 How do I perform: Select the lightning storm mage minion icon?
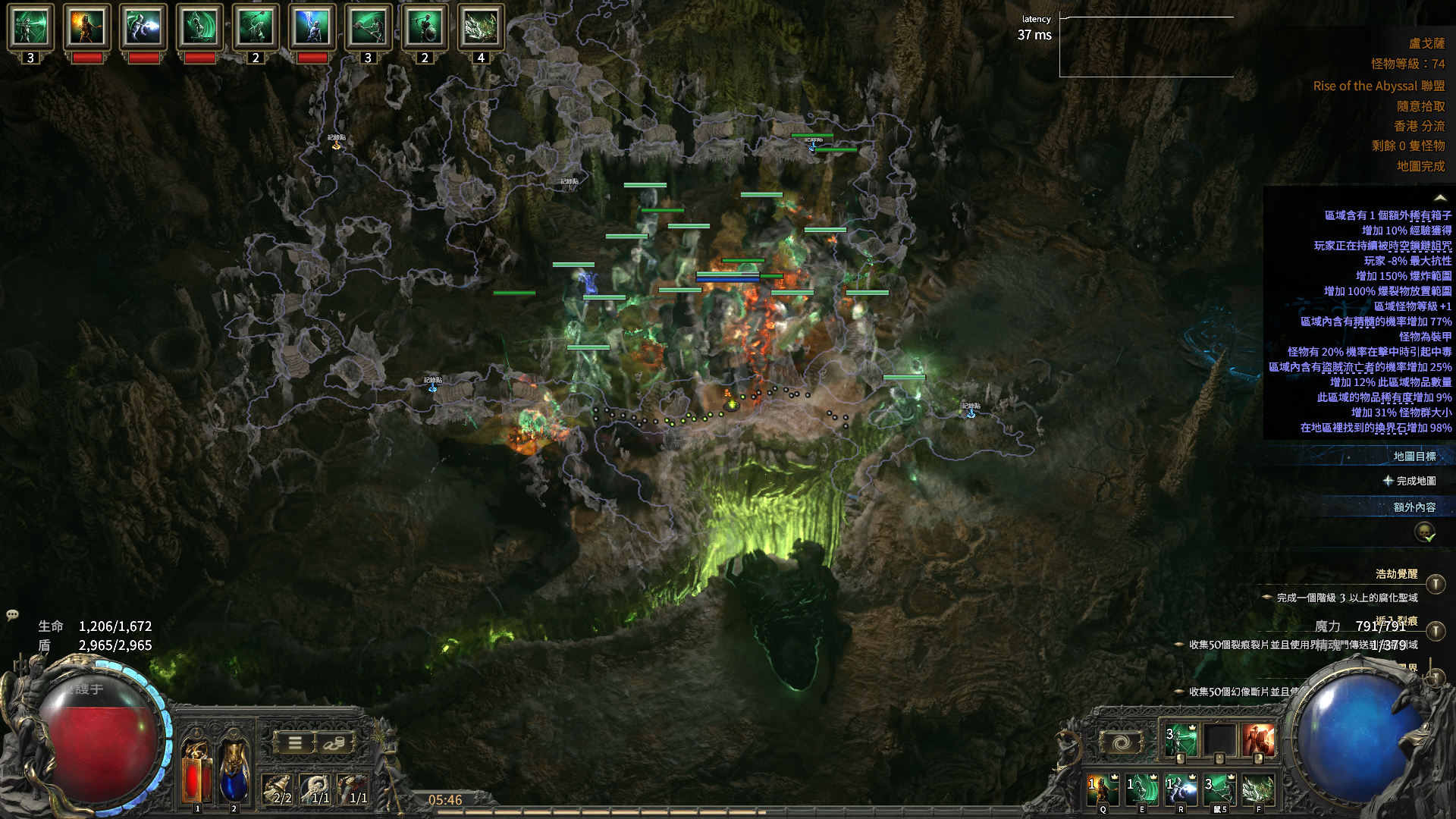(312, 27)
